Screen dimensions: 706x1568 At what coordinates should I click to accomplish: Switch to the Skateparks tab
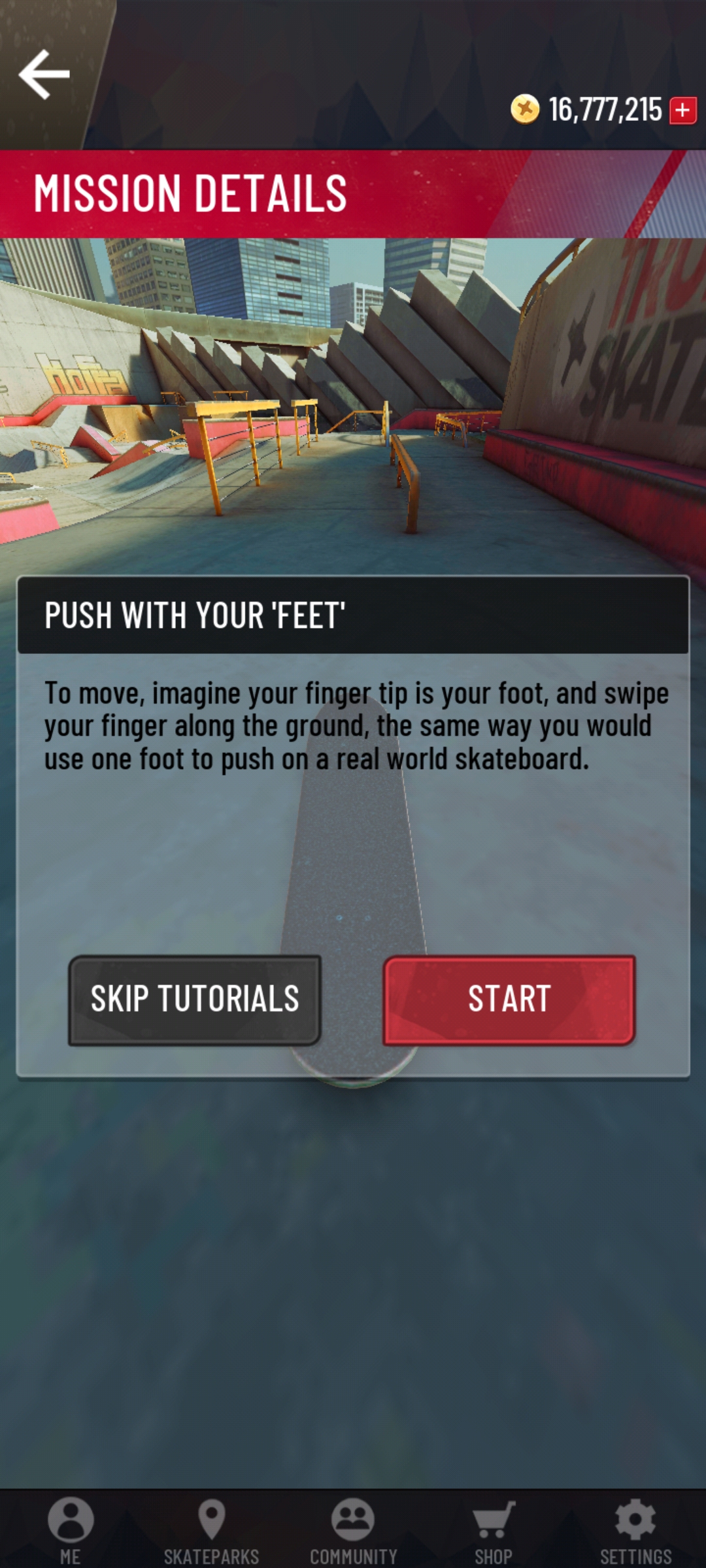[211, 1529]
